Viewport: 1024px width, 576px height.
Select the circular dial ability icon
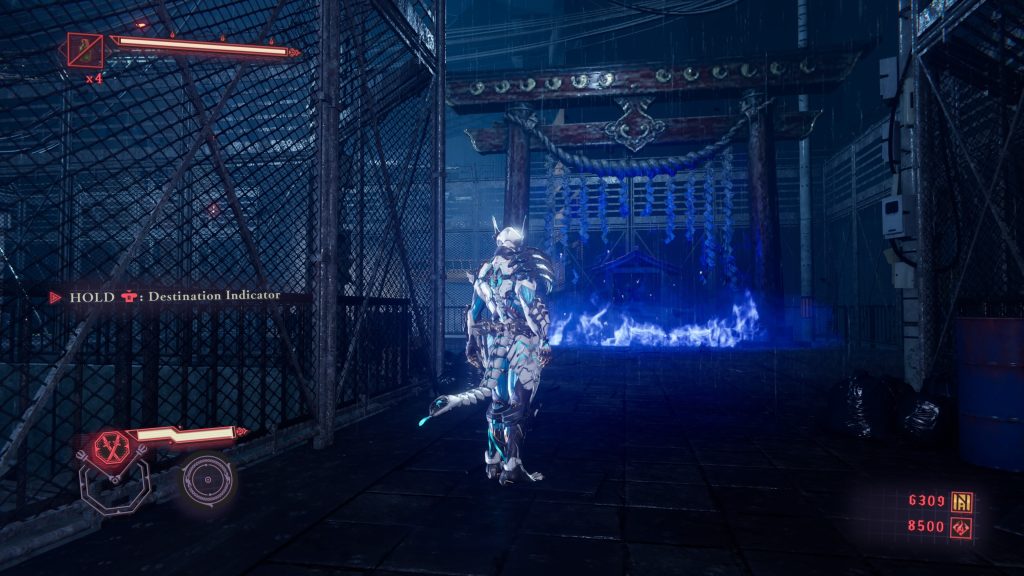(x=209, y=480)
